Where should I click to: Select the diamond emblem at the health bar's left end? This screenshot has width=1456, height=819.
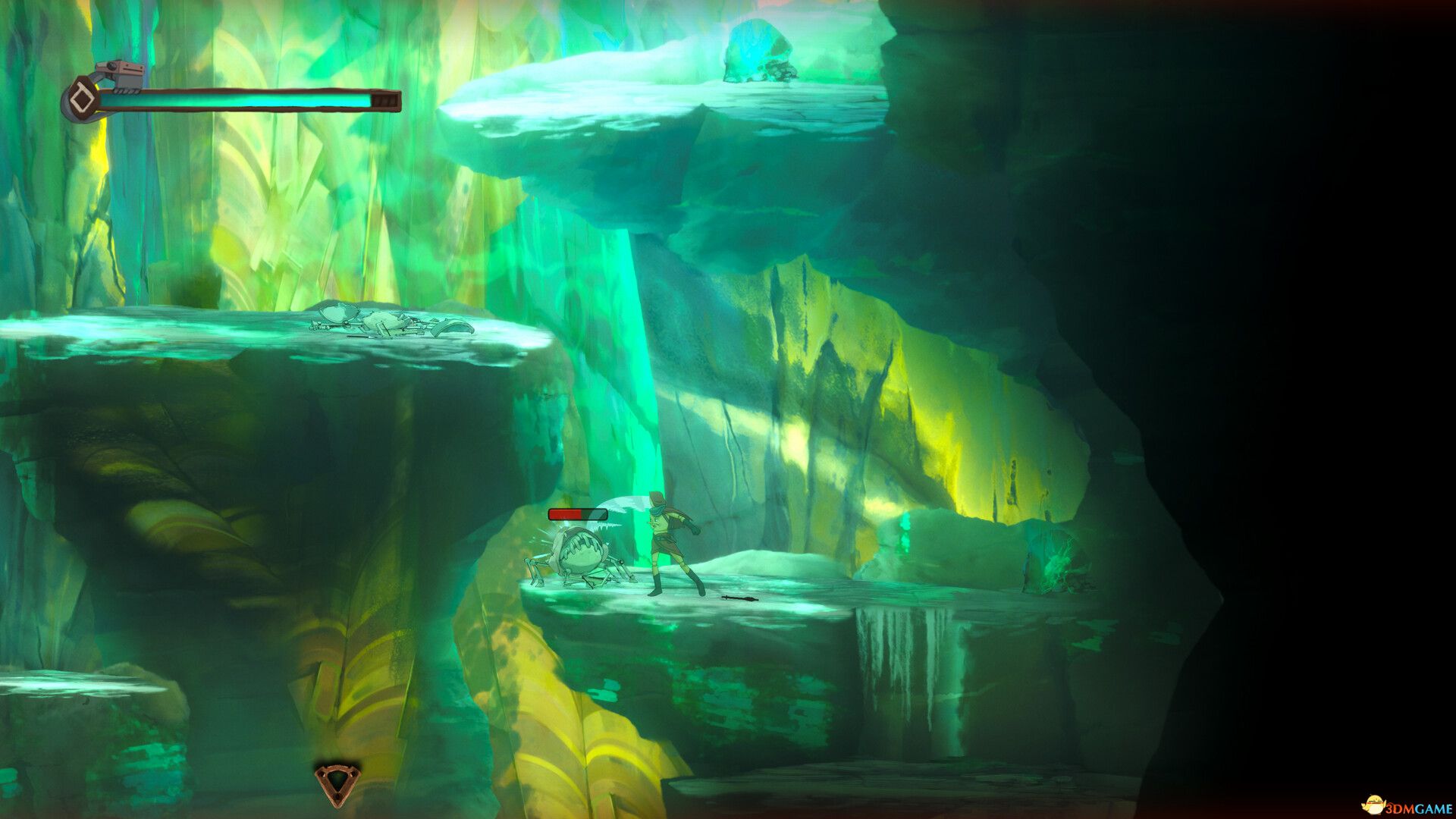(x=81, y=99)
